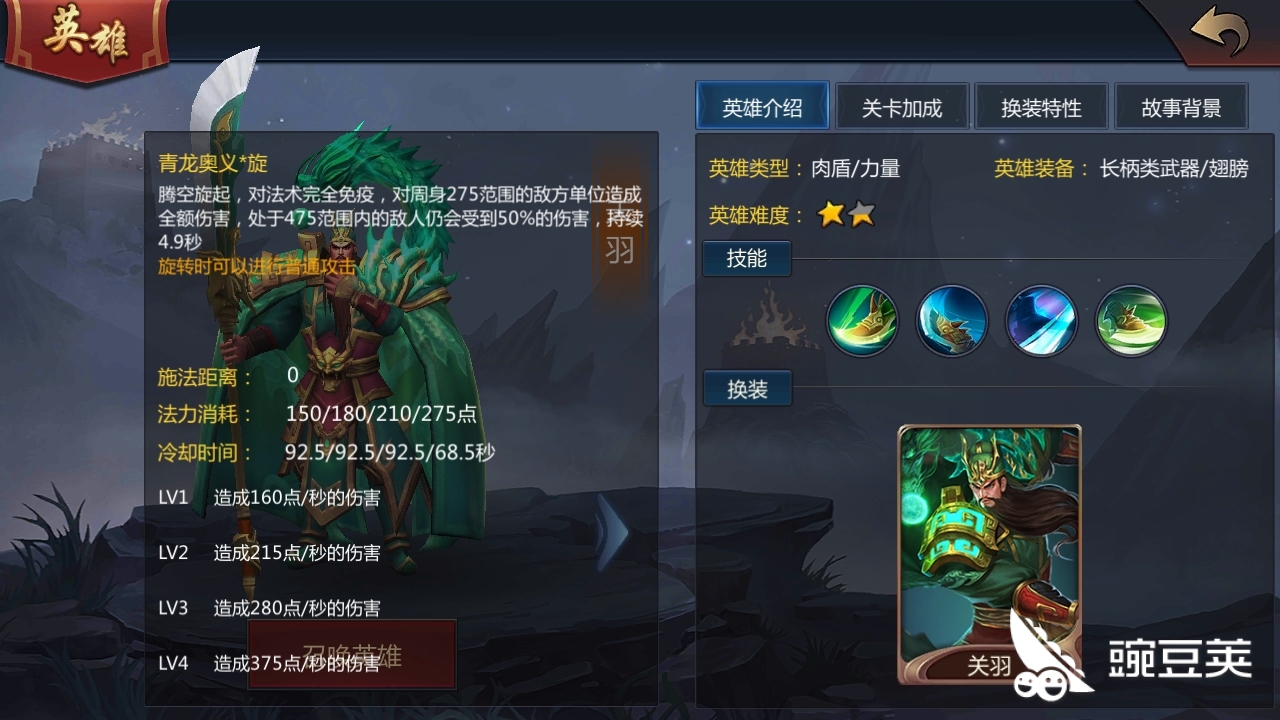Image resolution: width=1280 pixels, height=720 pixels.
Task: Open the 换装 costume section
Action: pyautogui.click(x=746, y=388)
